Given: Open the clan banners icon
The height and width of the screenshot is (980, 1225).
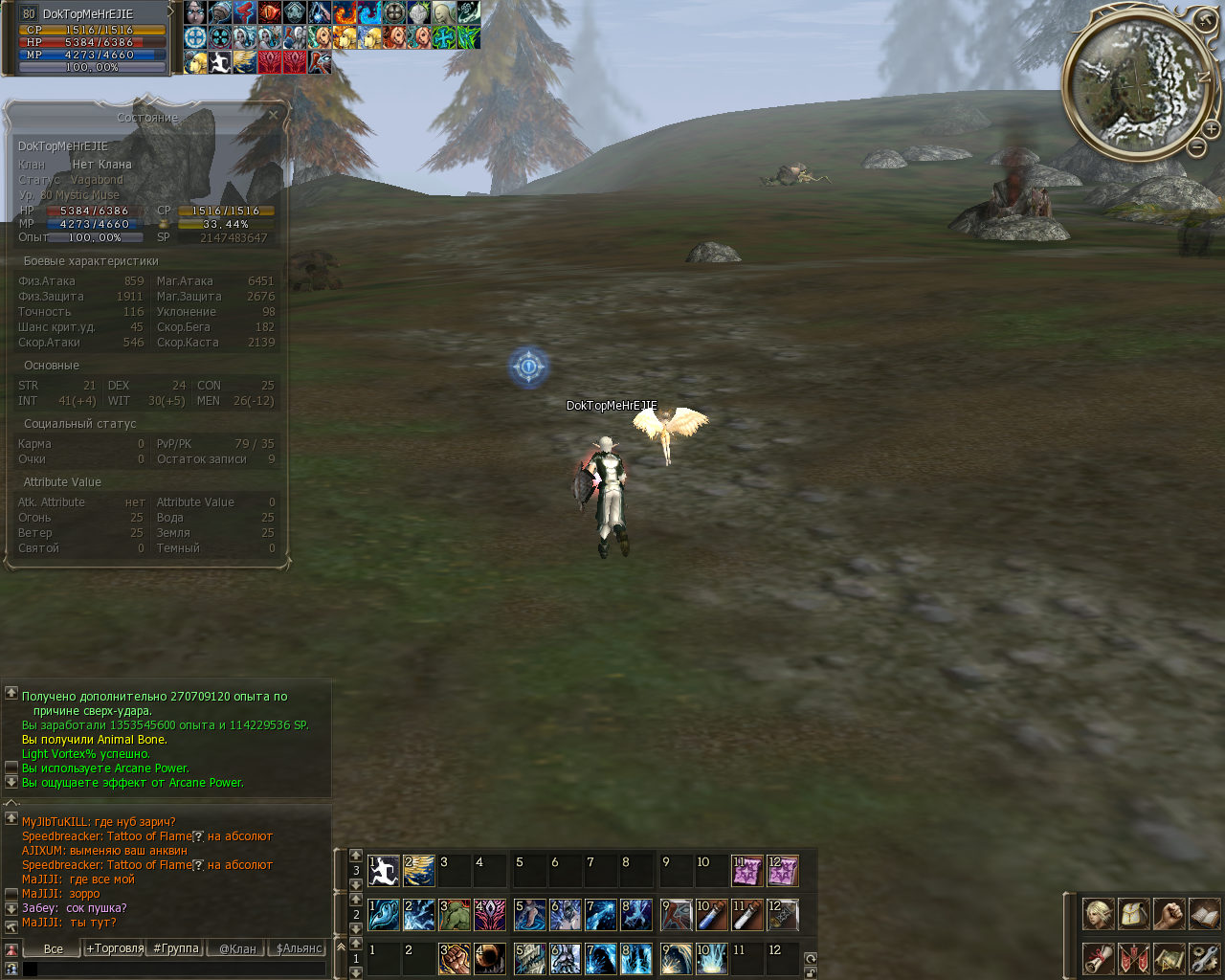Looking at the screenshot, I should tap(1133, 958).
